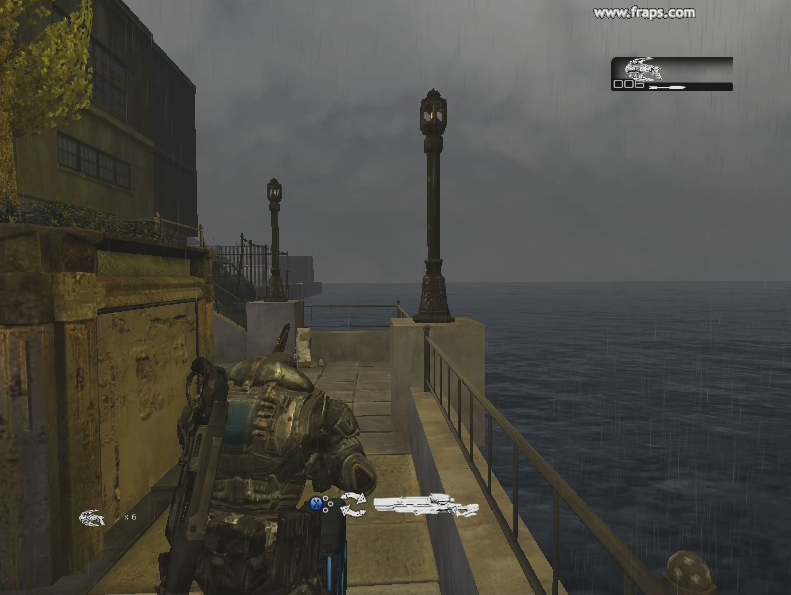Click the weapon icon beside the x6 count

click(x=92, y=517)
